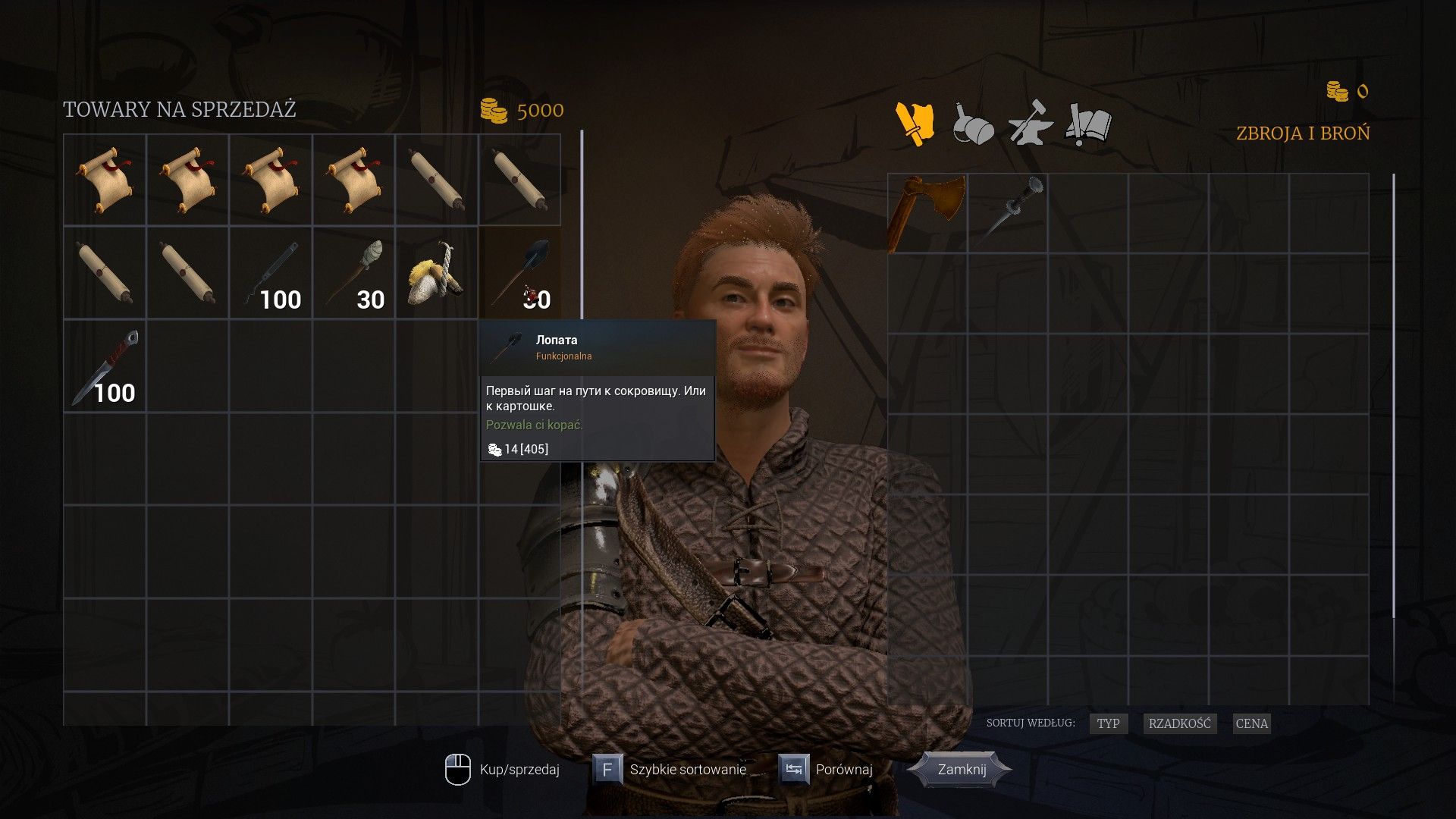The image size is (1456, 819).
Task: Switch to the armor and weapons tab
Action: 915,124
